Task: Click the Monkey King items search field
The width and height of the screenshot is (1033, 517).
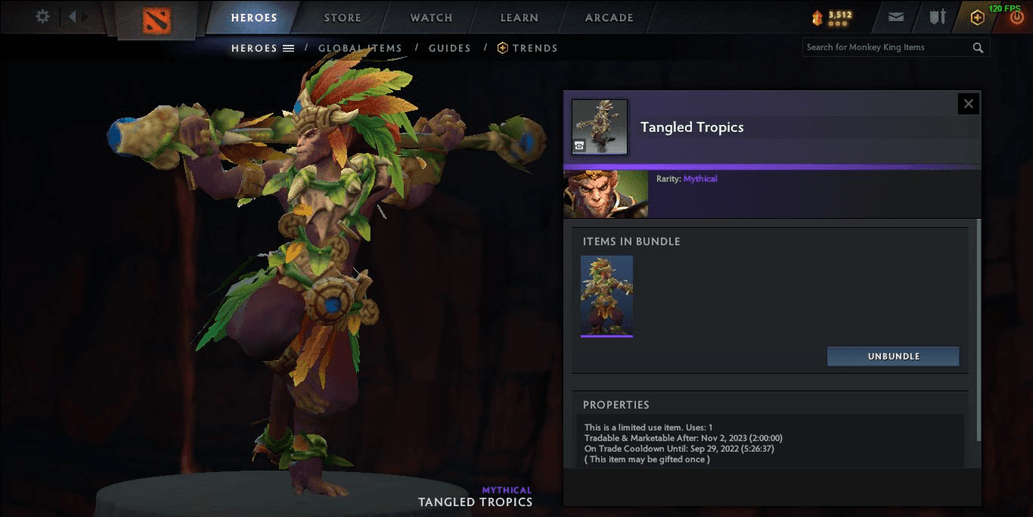Action: [885, 47]
